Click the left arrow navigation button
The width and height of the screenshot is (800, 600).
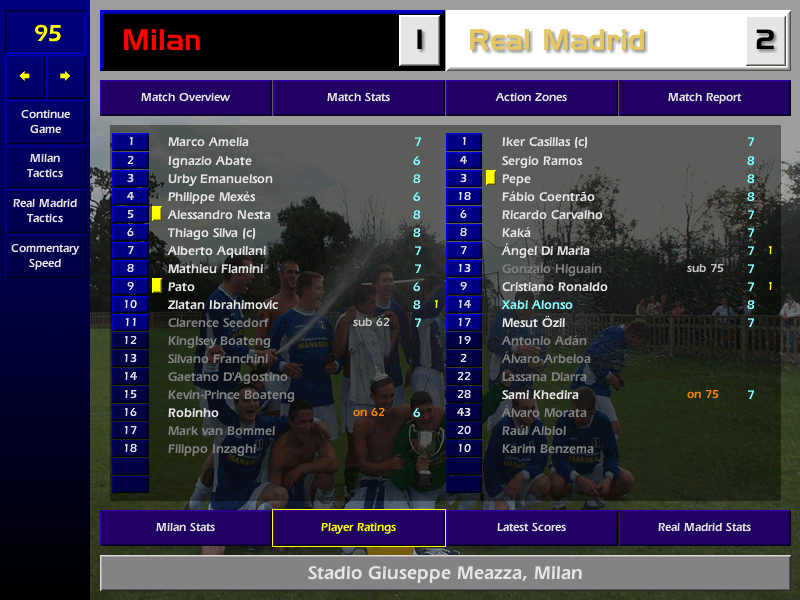(25, 76)
